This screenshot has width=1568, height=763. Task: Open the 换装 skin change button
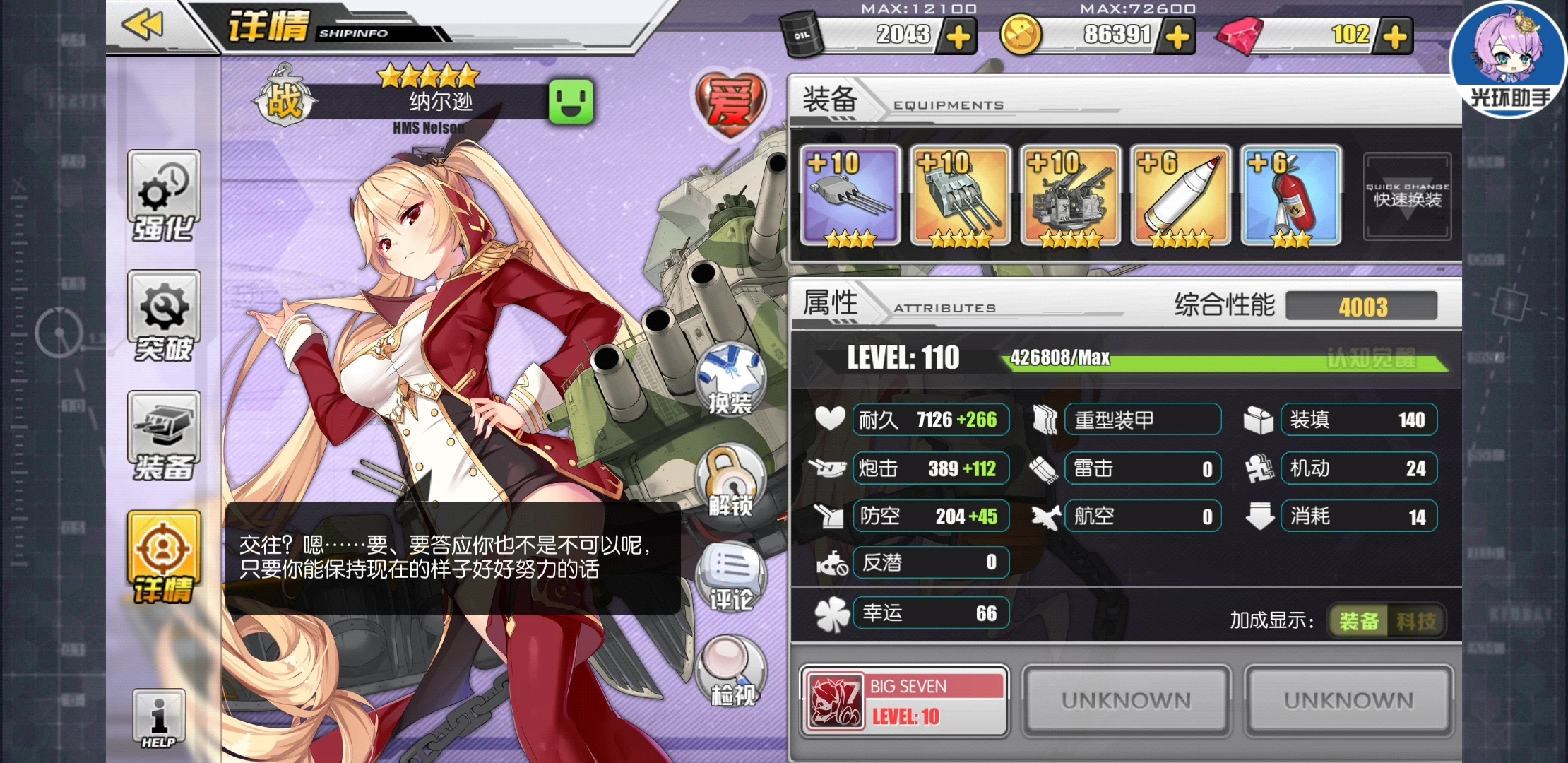(730, 379)
